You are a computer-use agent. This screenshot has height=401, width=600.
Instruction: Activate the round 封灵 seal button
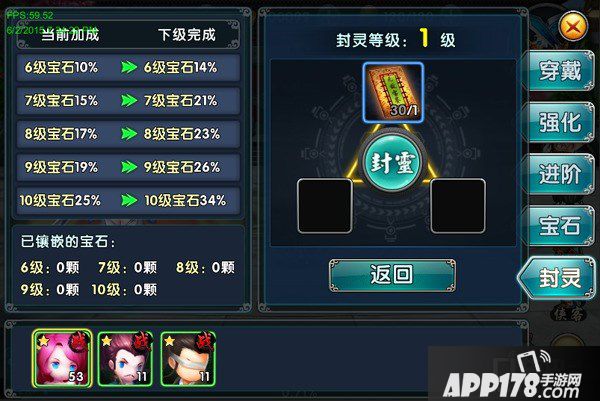[391, 163]
